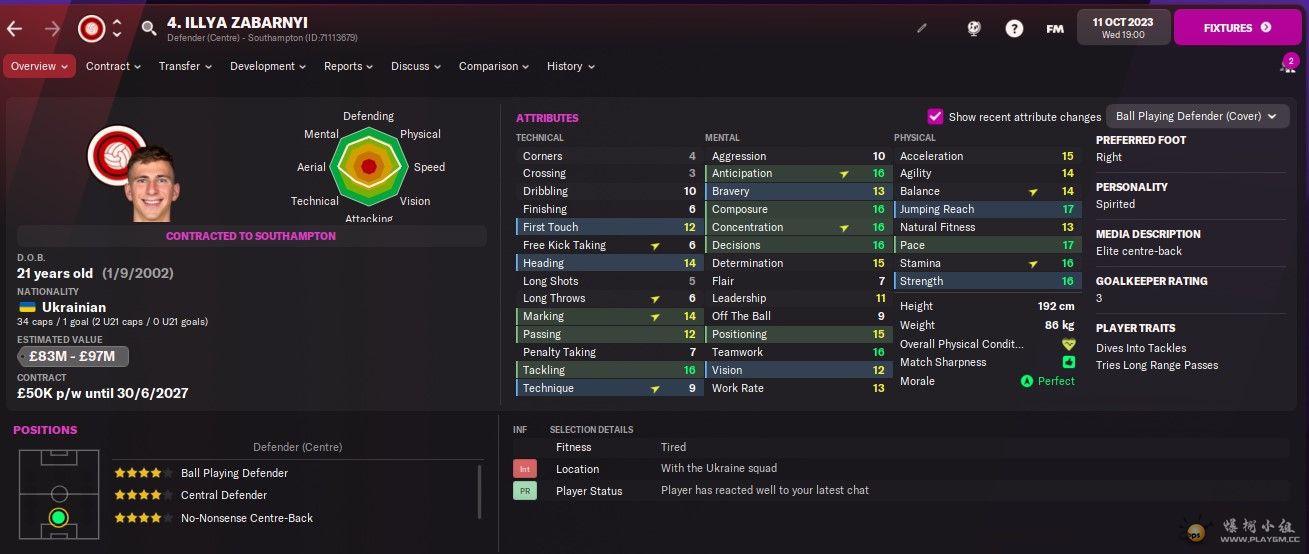Open the Reports menu
This screenshot has width=1309, height=554.
(348, 66)
